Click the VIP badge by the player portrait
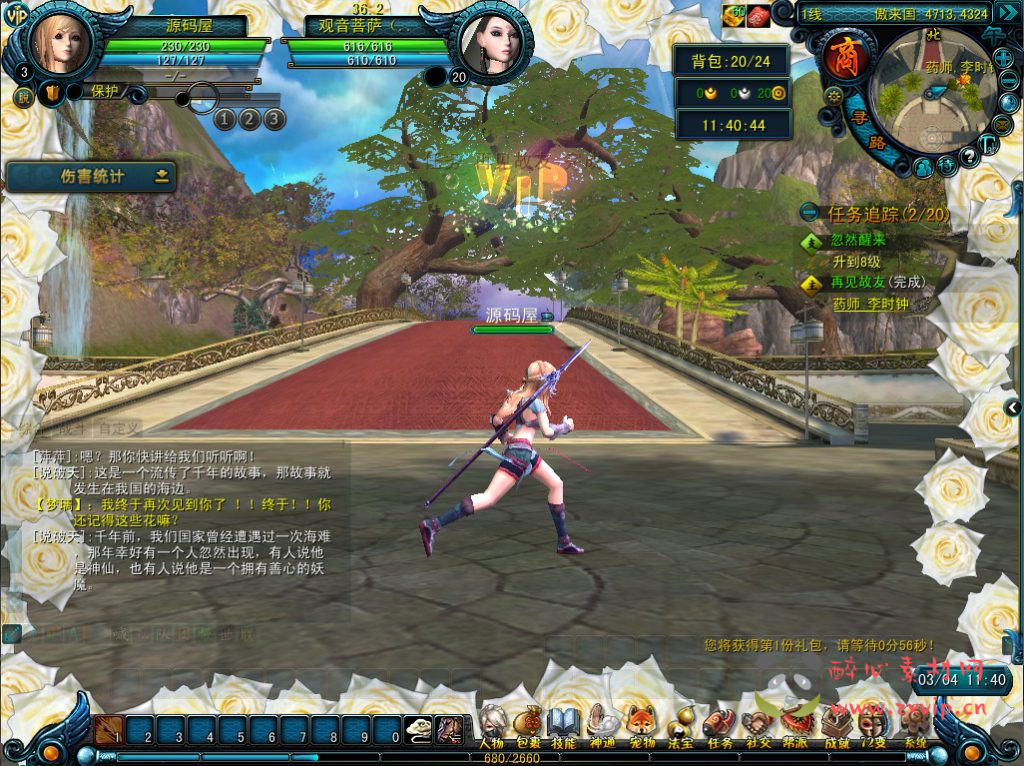This screenshot has width=1024, height=766. 16,15
